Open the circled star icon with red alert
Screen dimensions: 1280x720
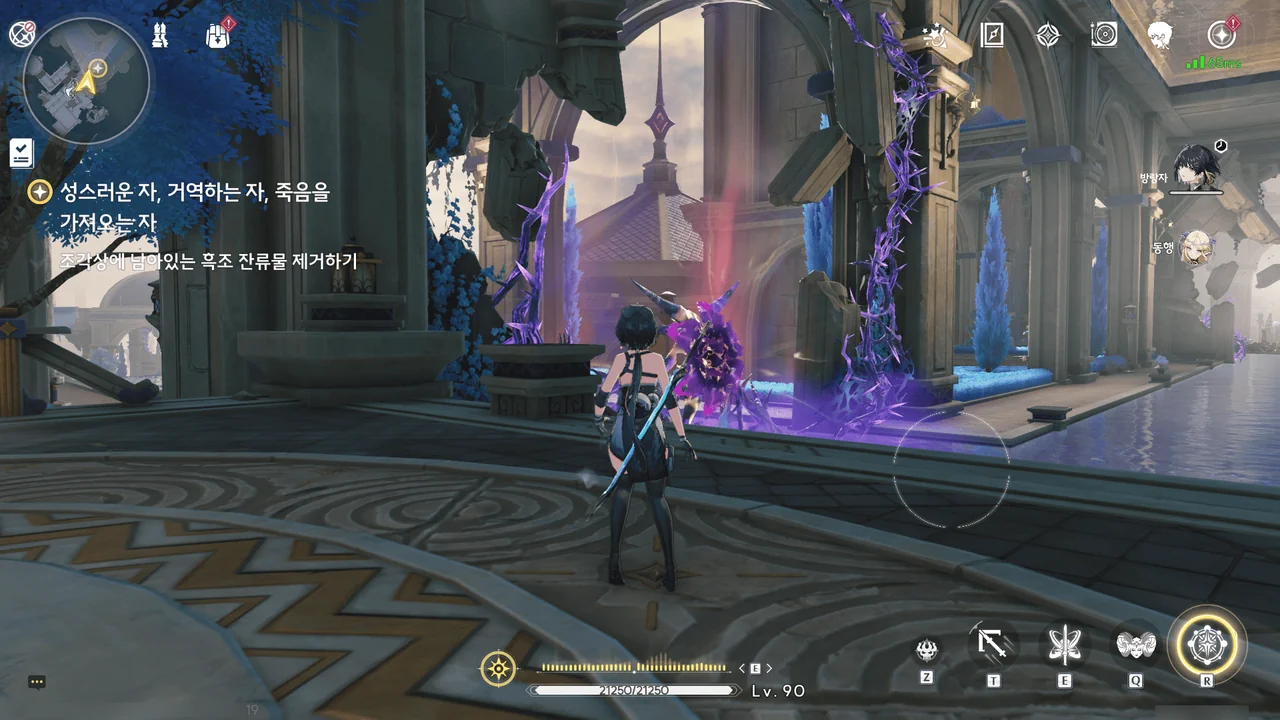(1221, 36)
